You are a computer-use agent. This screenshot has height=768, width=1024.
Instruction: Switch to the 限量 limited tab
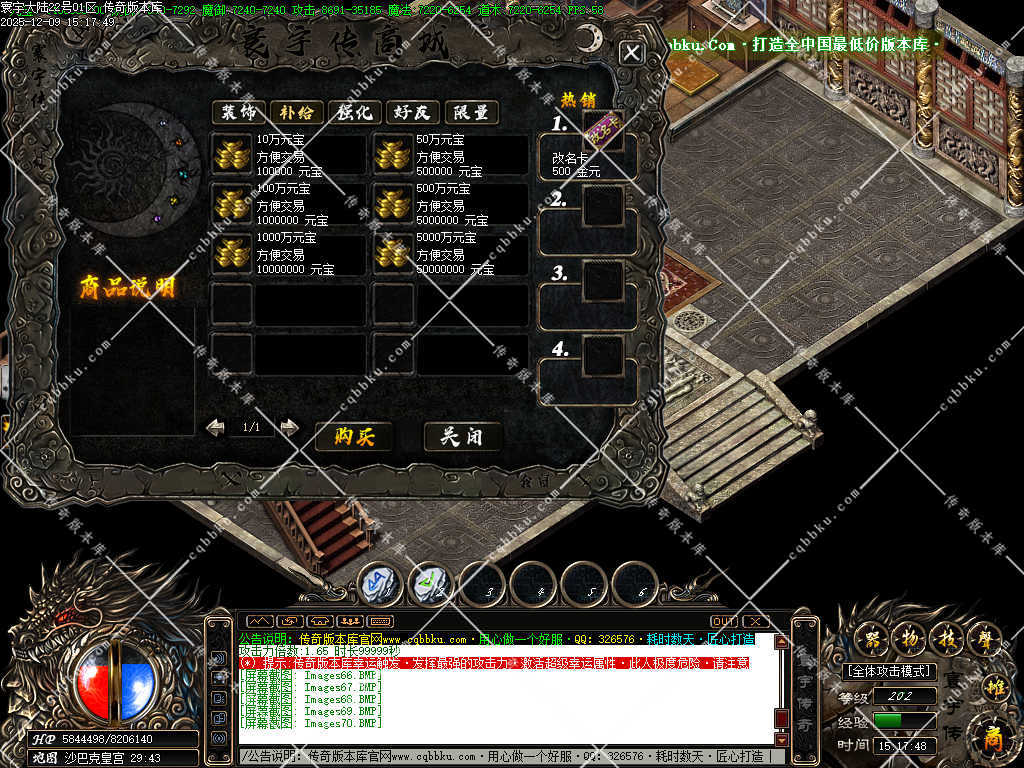471,112
